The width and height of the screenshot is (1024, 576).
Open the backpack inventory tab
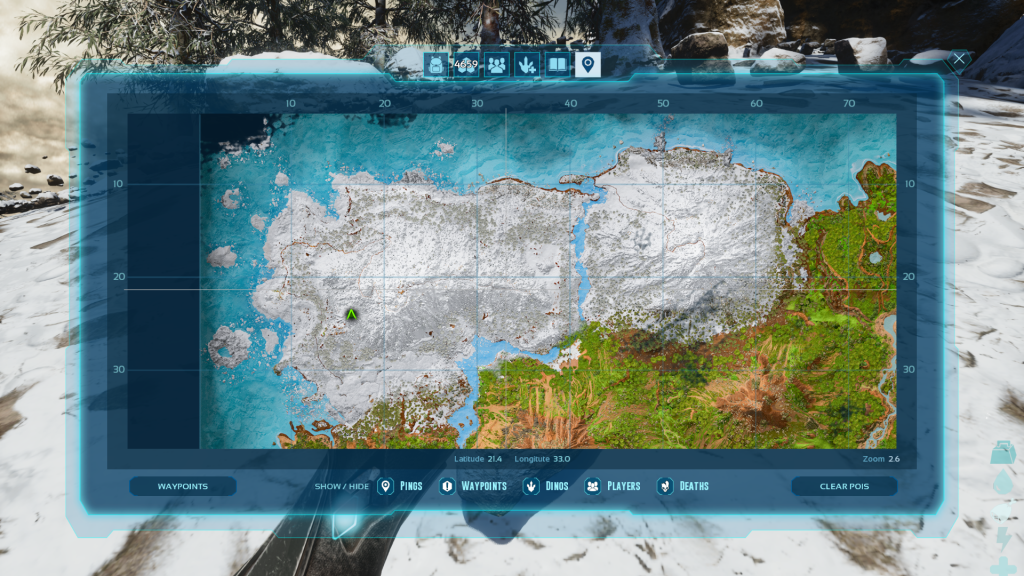(x=435, y=66)
